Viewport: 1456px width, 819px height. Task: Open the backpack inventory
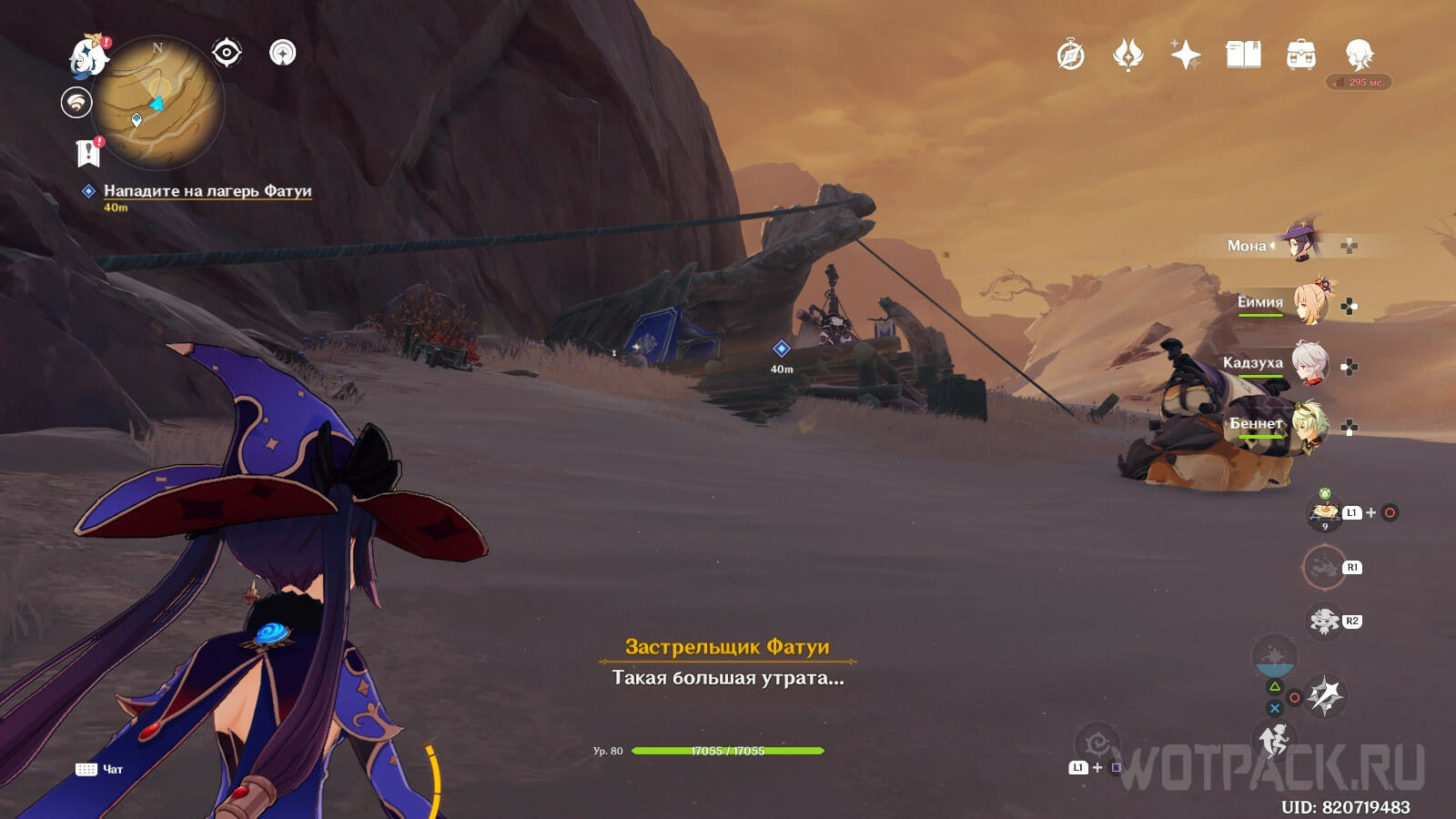pyautogui.click(x=1301, y=56)
